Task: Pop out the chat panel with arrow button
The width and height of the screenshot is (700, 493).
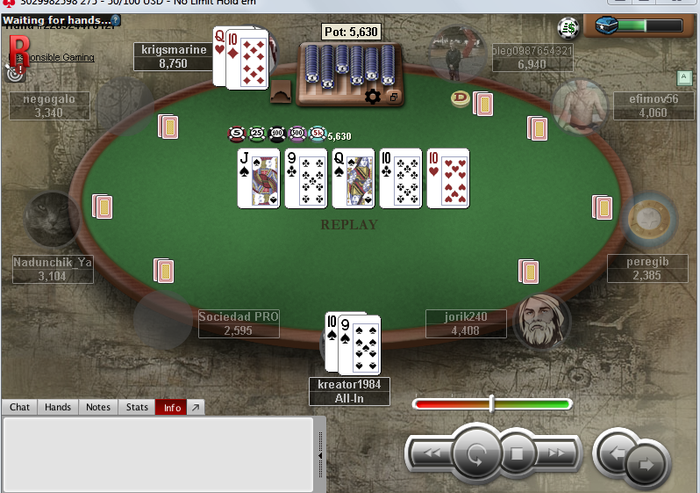Action: [196, 407]
